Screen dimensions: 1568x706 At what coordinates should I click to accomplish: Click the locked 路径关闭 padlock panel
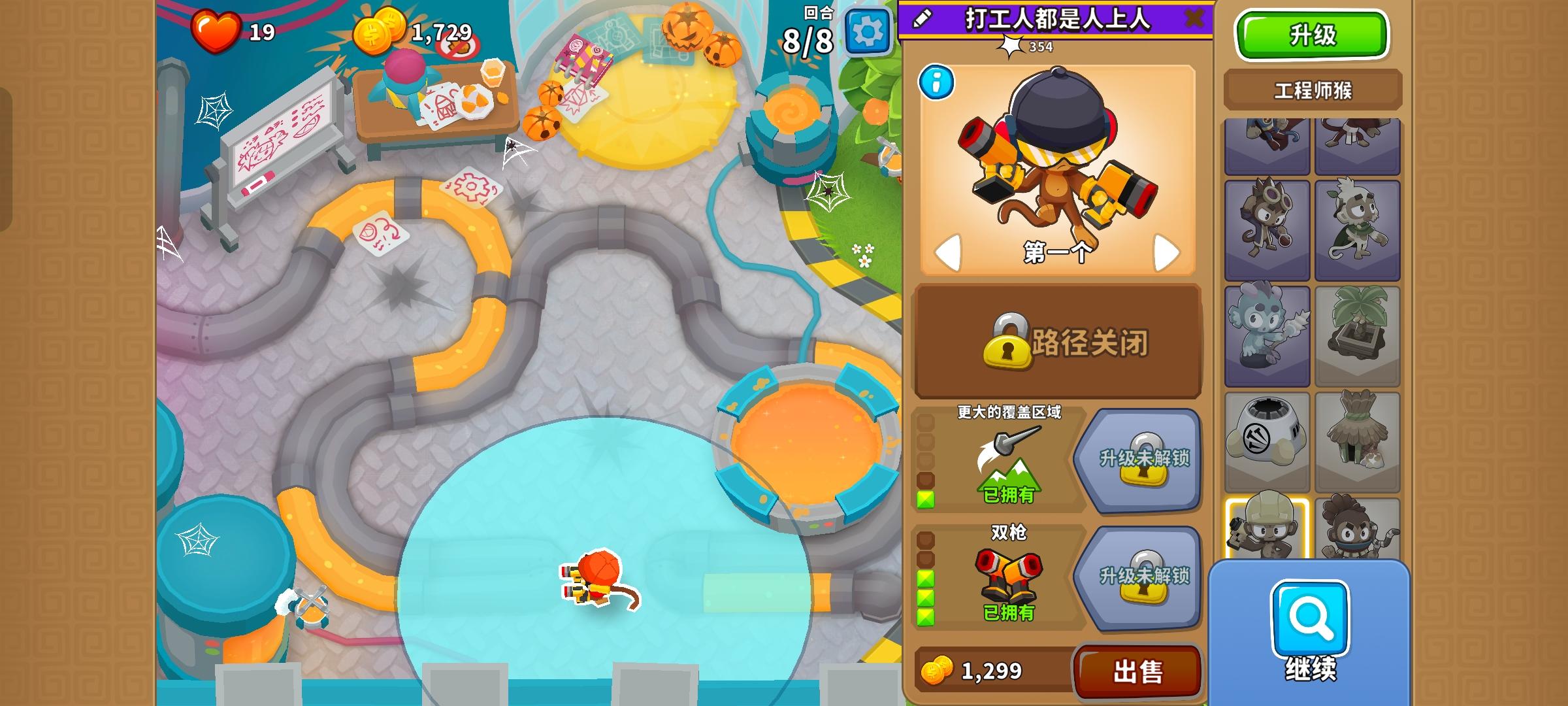coord(1057,342)
